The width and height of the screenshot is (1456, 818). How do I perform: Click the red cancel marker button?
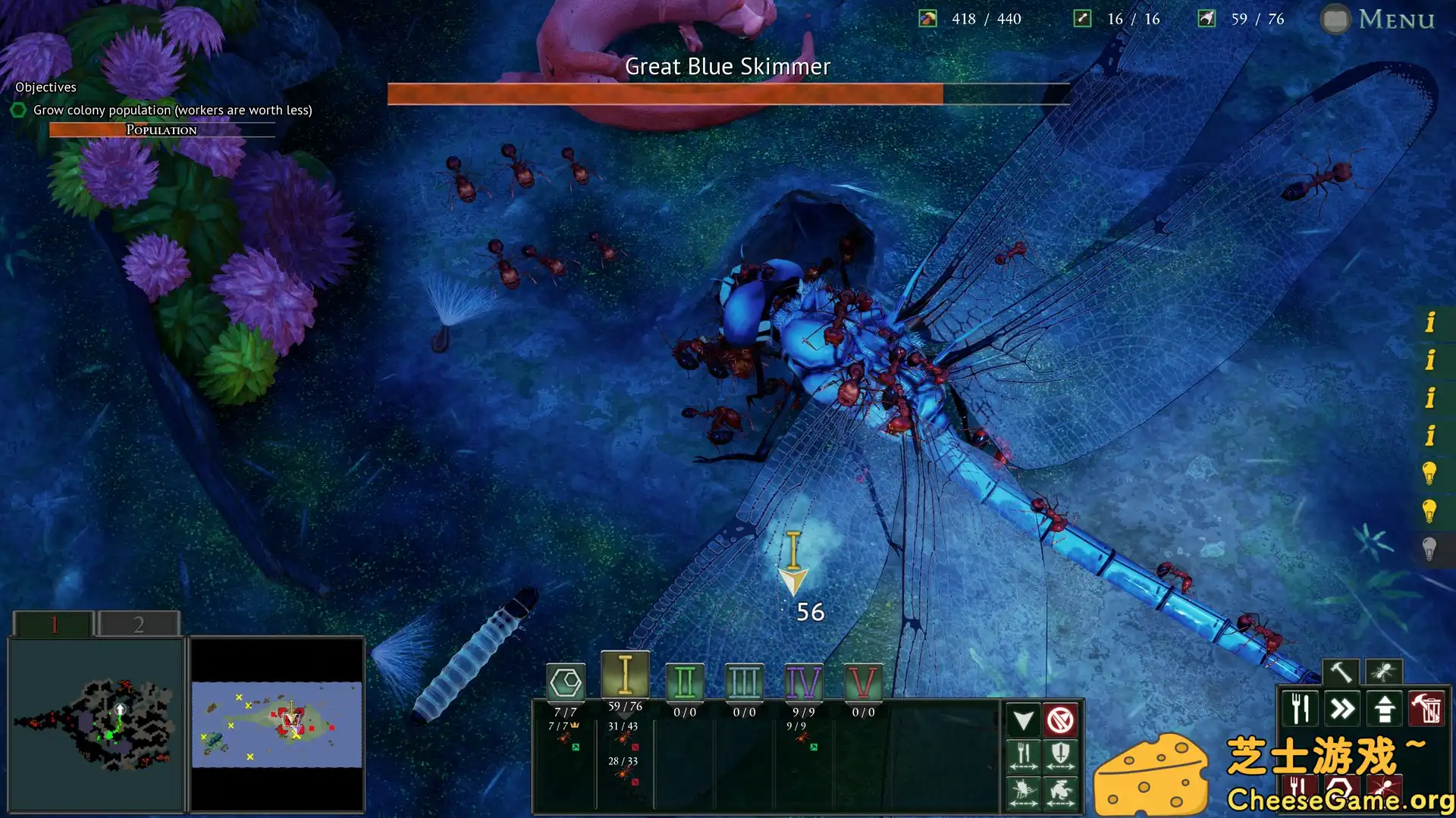1060,719
